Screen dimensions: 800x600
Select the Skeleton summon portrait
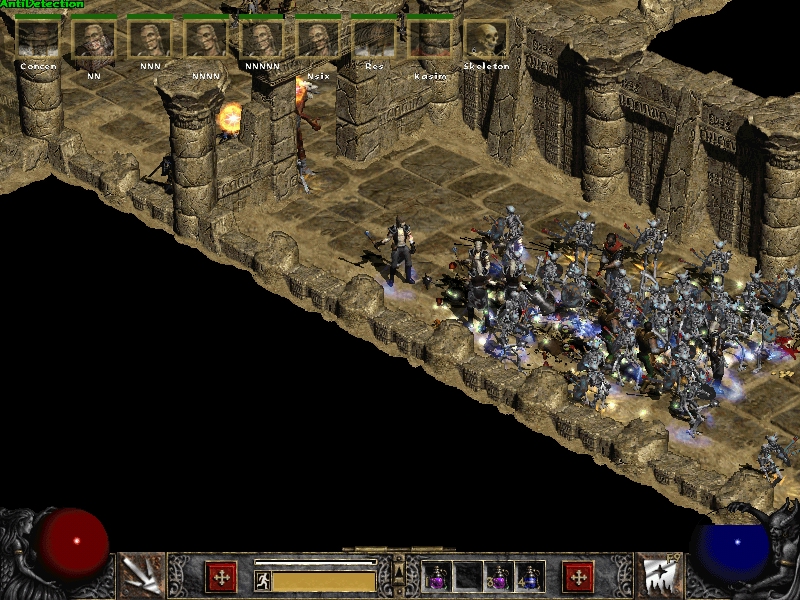pos(486,39)
